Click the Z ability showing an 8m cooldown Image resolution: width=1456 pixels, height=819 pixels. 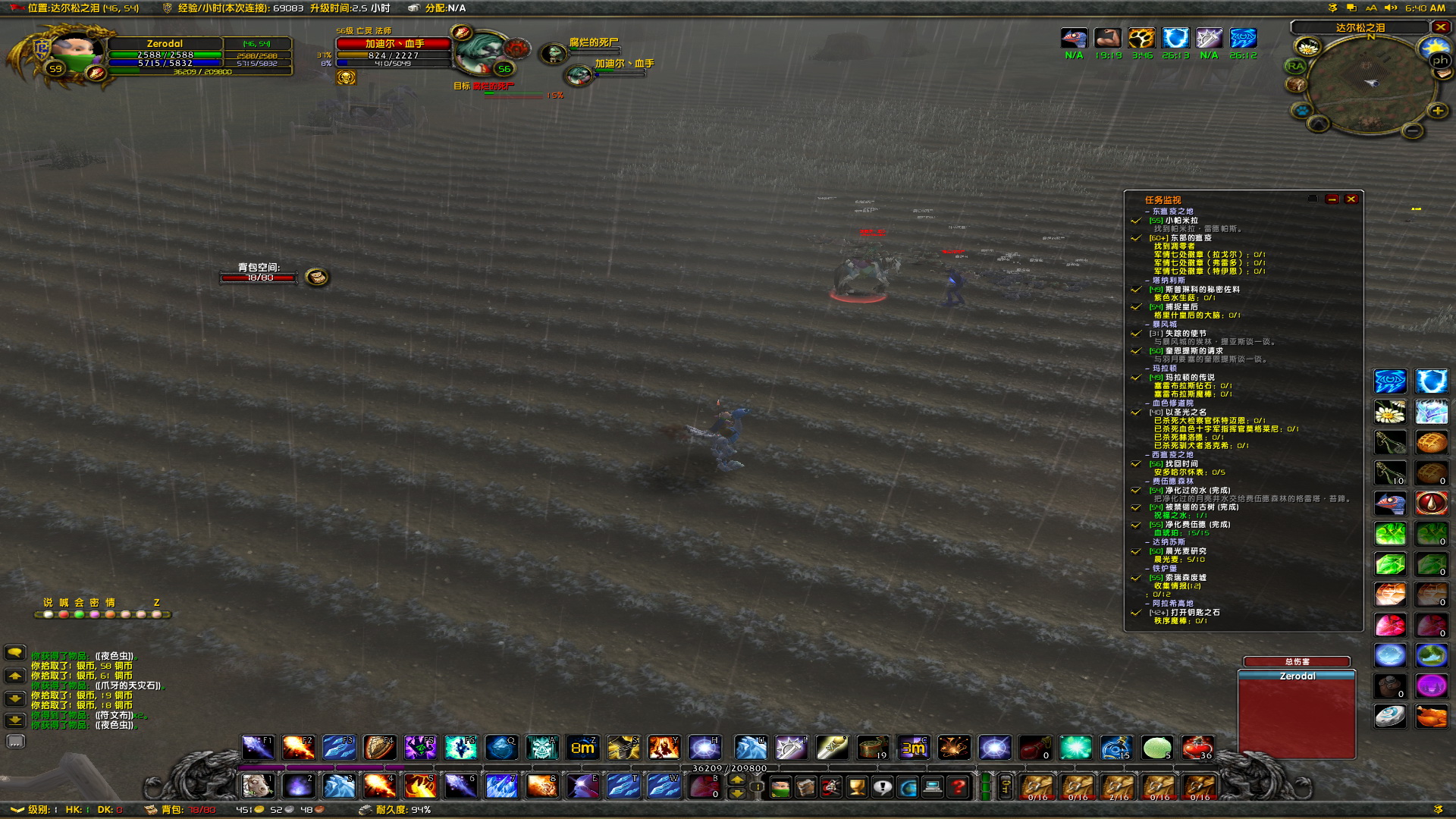tap(582, 748)
